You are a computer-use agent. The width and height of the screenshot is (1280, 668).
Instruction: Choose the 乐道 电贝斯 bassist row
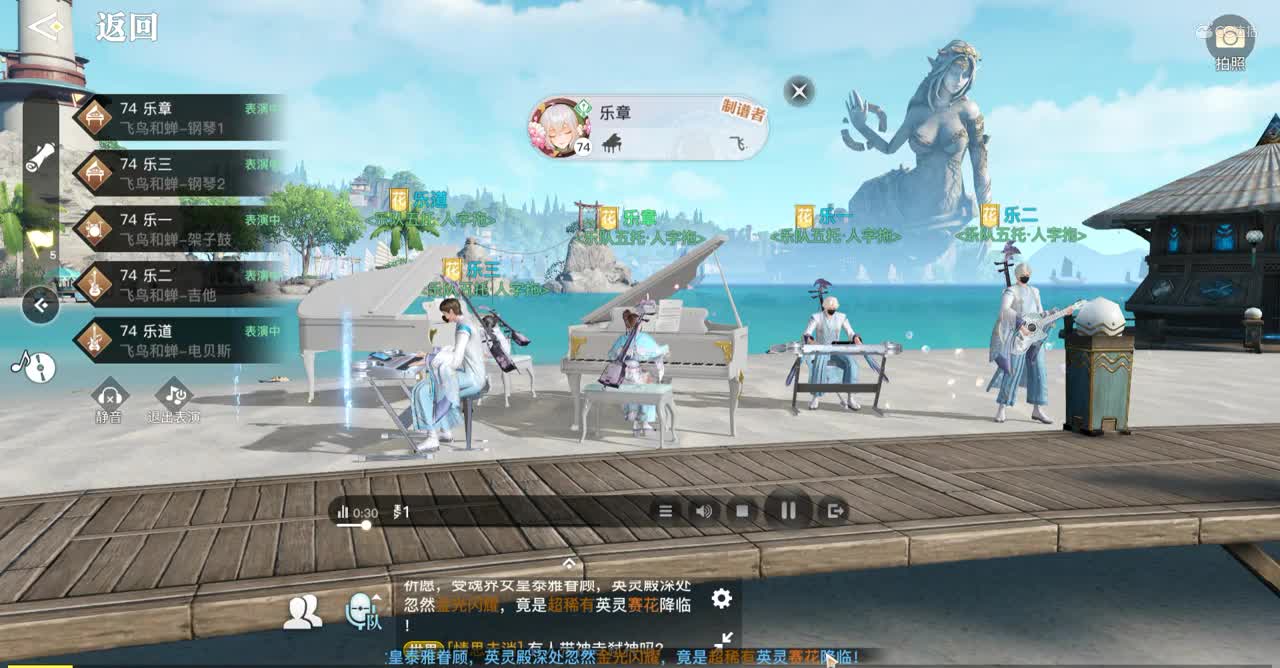click(x=180, y=340)
